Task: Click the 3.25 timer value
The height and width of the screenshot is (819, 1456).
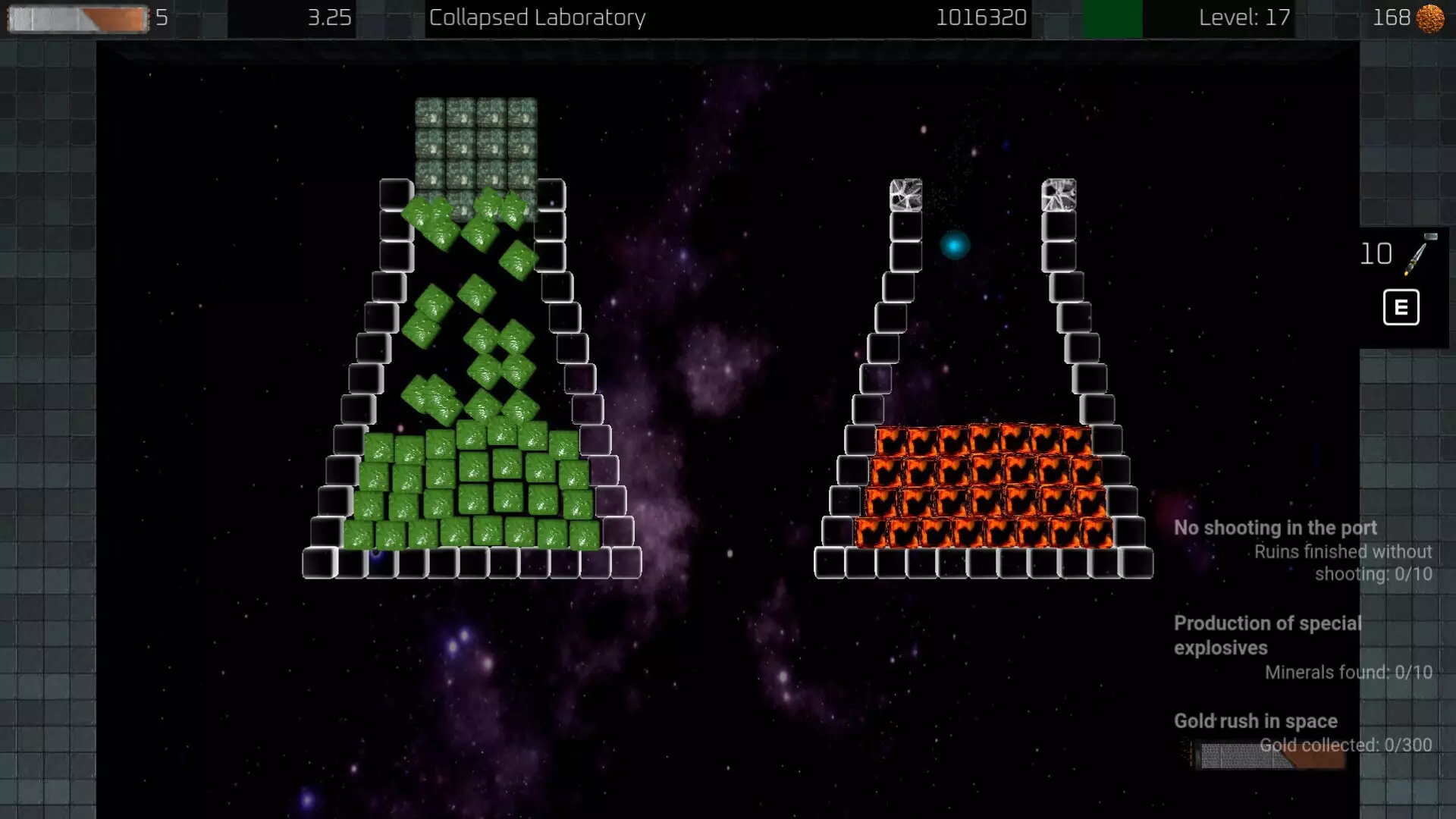Action: pos(329,17)
